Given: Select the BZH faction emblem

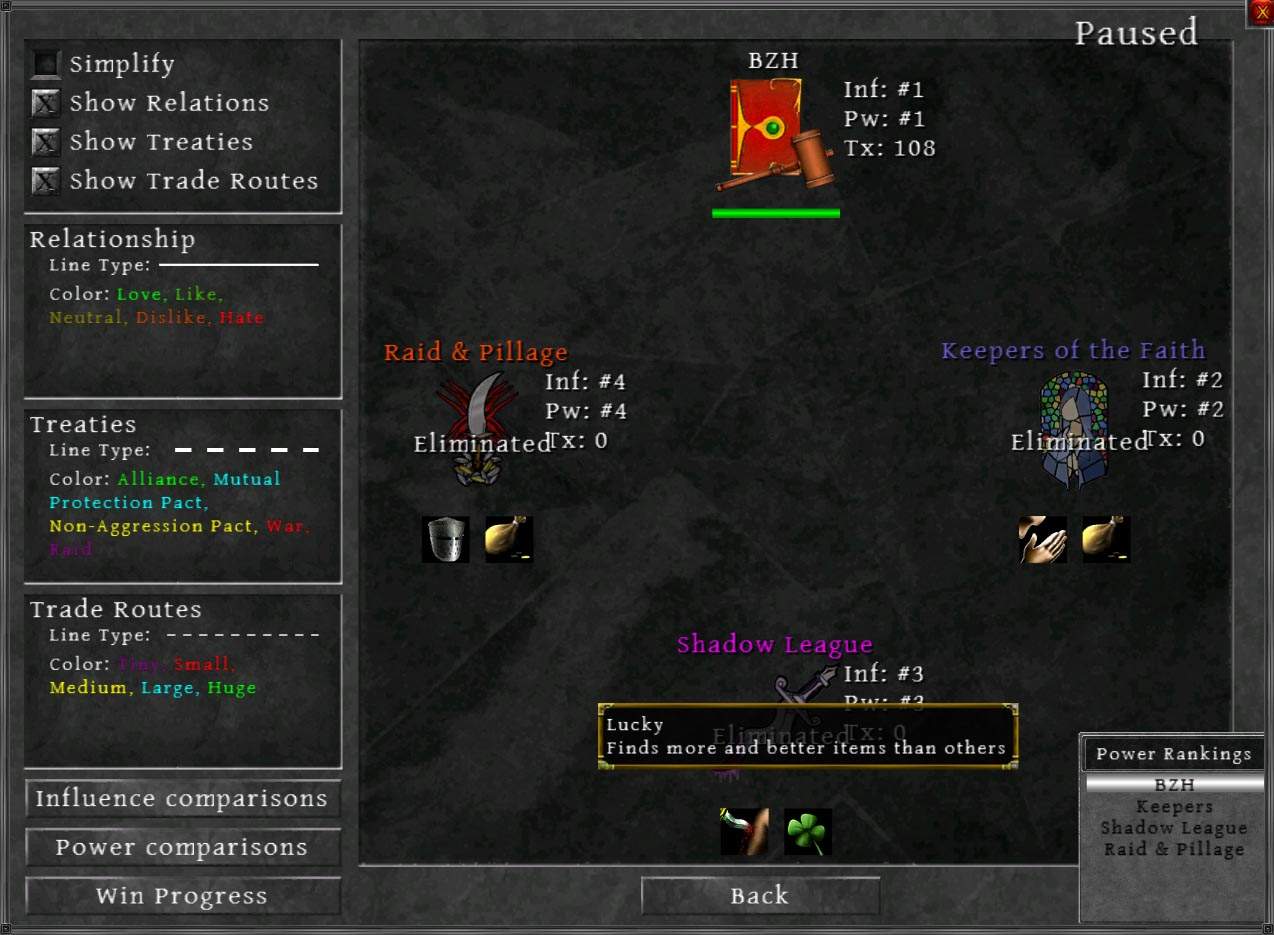Looking at the screenshot, I should click(773, 134).
